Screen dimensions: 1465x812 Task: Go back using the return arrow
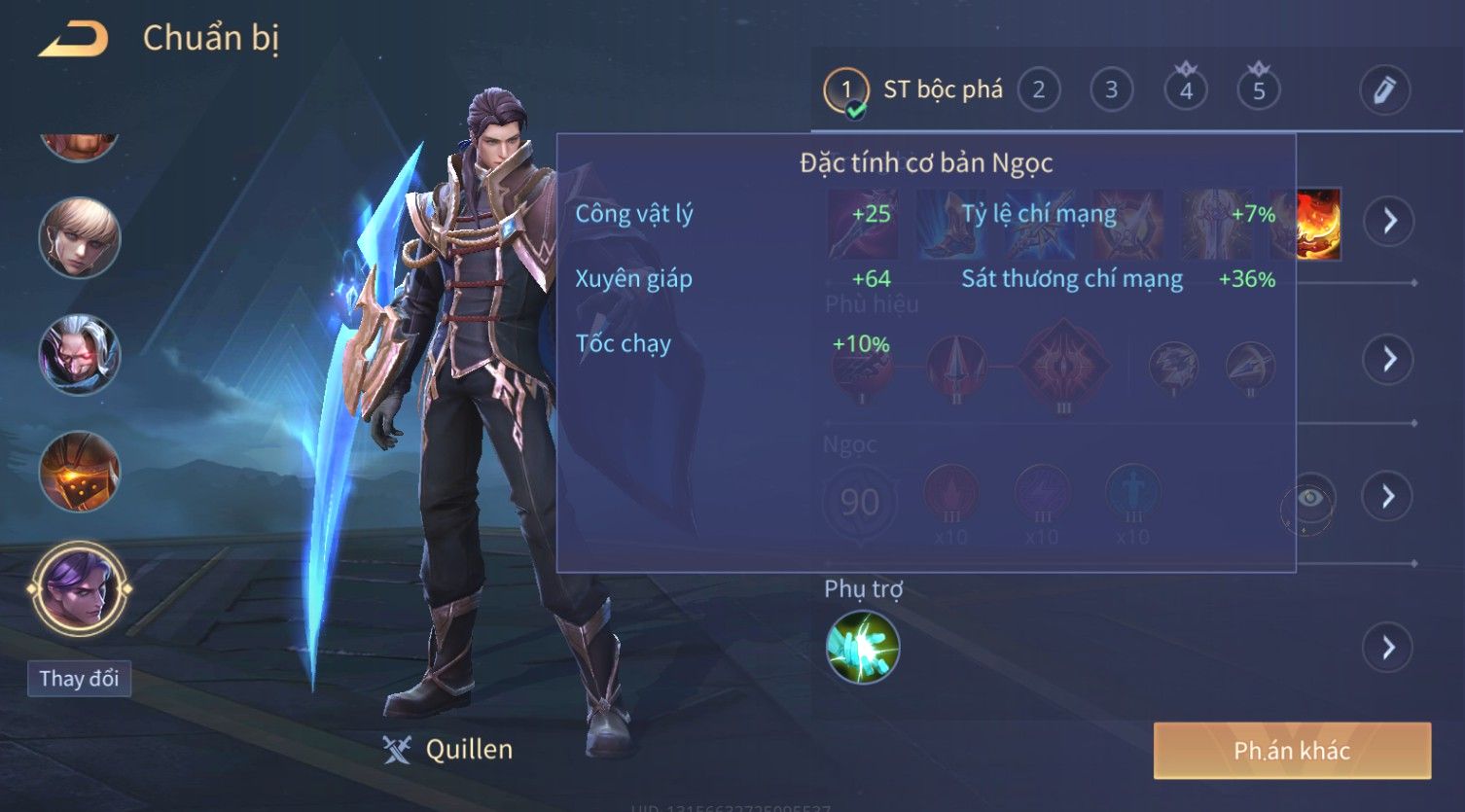pos(73,39)
